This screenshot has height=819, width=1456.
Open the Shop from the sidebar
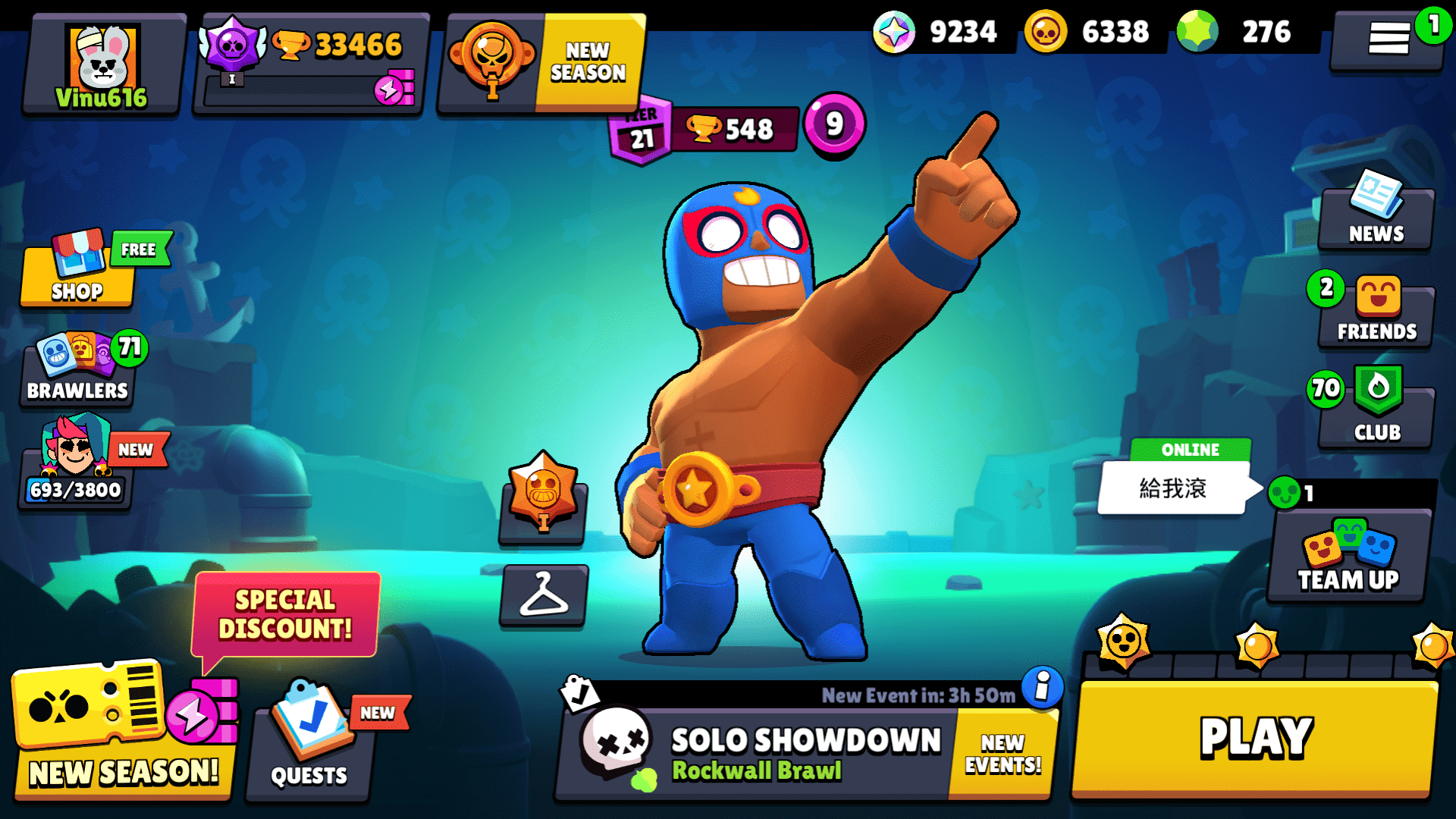click(76, 273)
